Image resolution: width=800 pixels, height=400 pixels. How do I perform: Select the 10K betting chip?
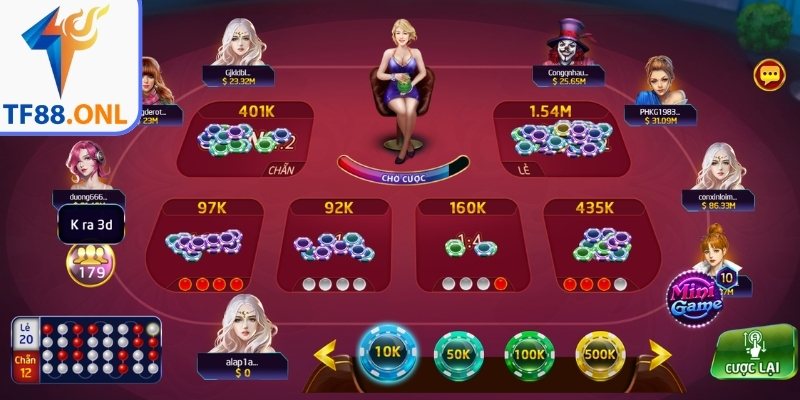(385, 353)
